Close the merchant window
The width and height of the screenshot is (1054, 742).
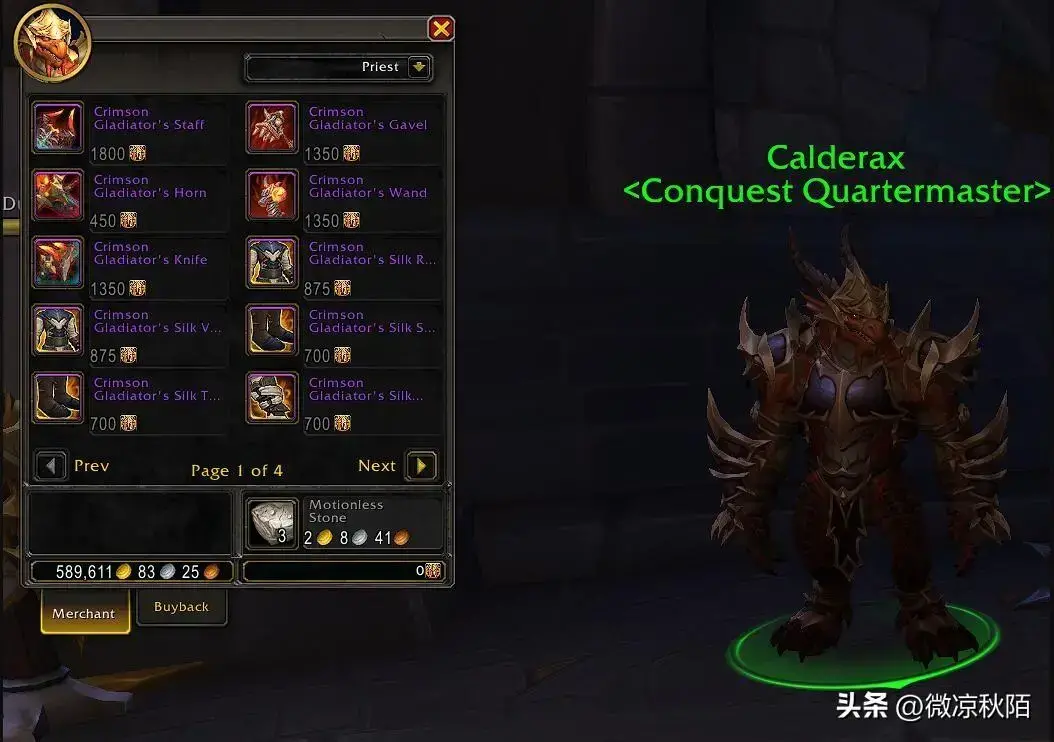[440, 28]
